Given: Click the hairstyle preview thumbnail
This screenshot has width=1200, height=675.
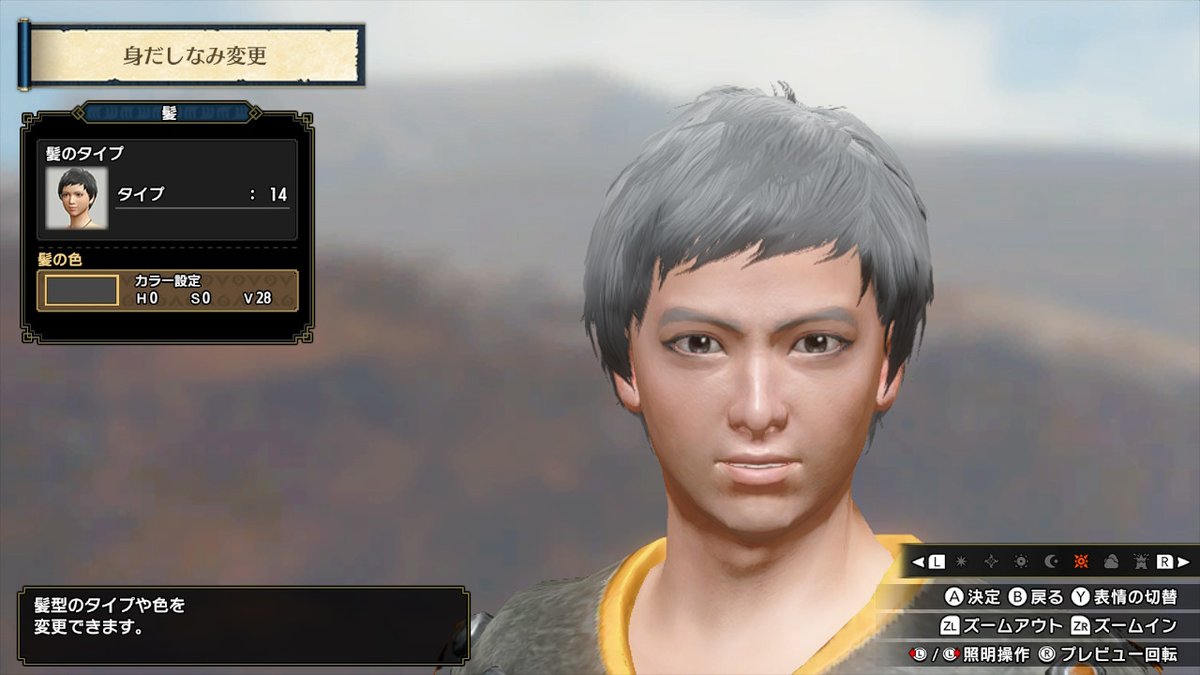Looking at the screenshot, I should pos(77,196).
